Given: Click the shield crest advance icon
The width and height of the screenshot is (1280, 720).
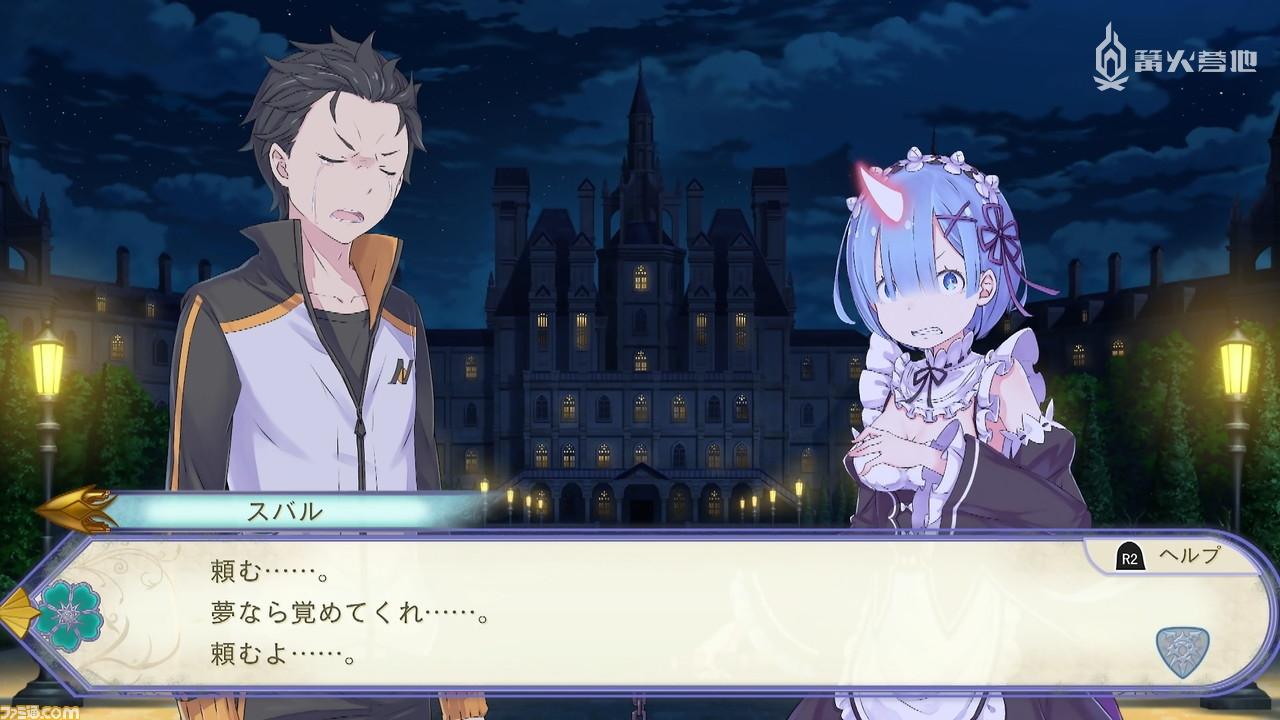Looking at the screenshot, I should [x=1182, y=651].
